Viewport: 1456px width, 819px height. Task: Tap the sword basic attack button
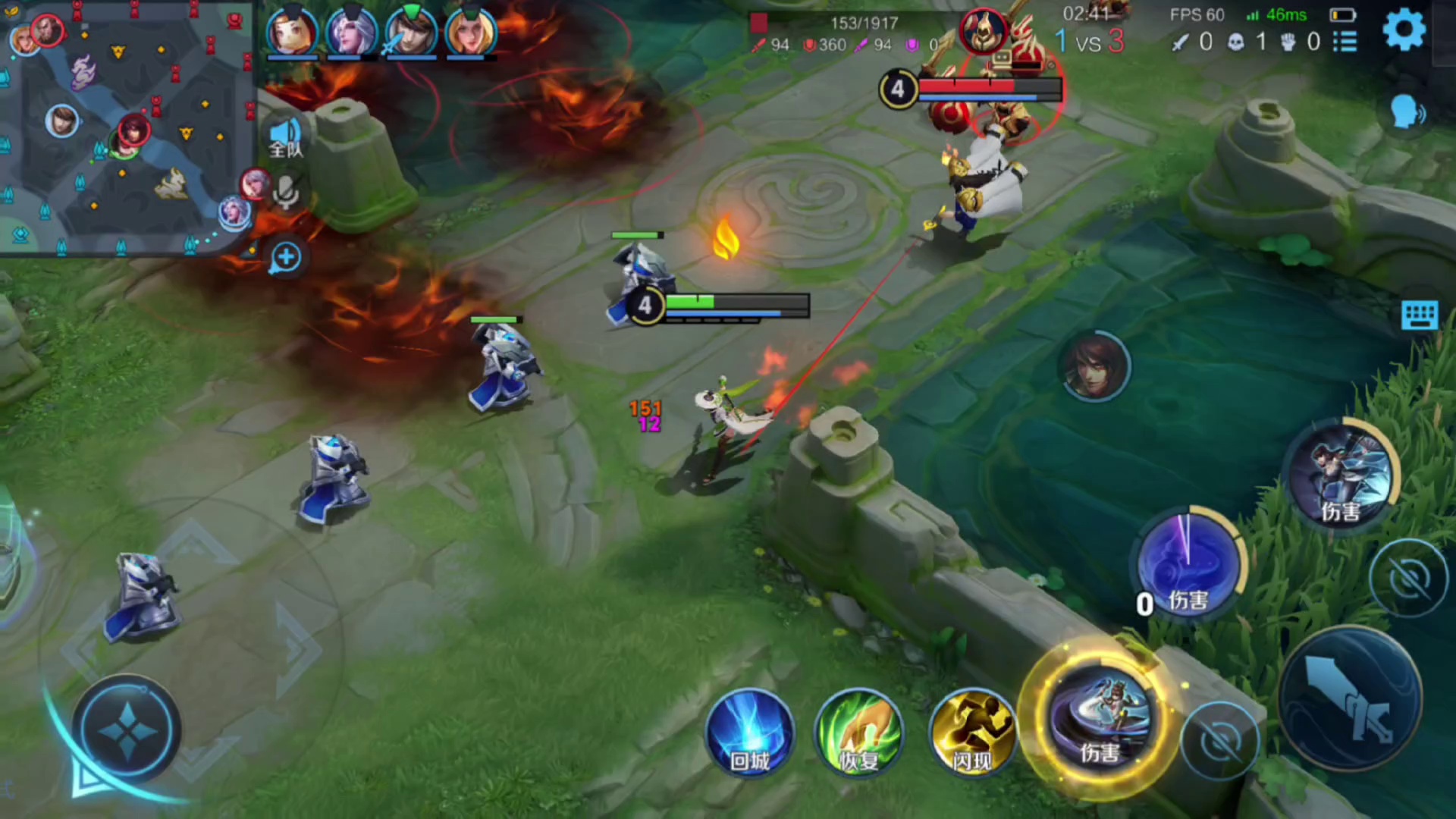click(1351, 699)
